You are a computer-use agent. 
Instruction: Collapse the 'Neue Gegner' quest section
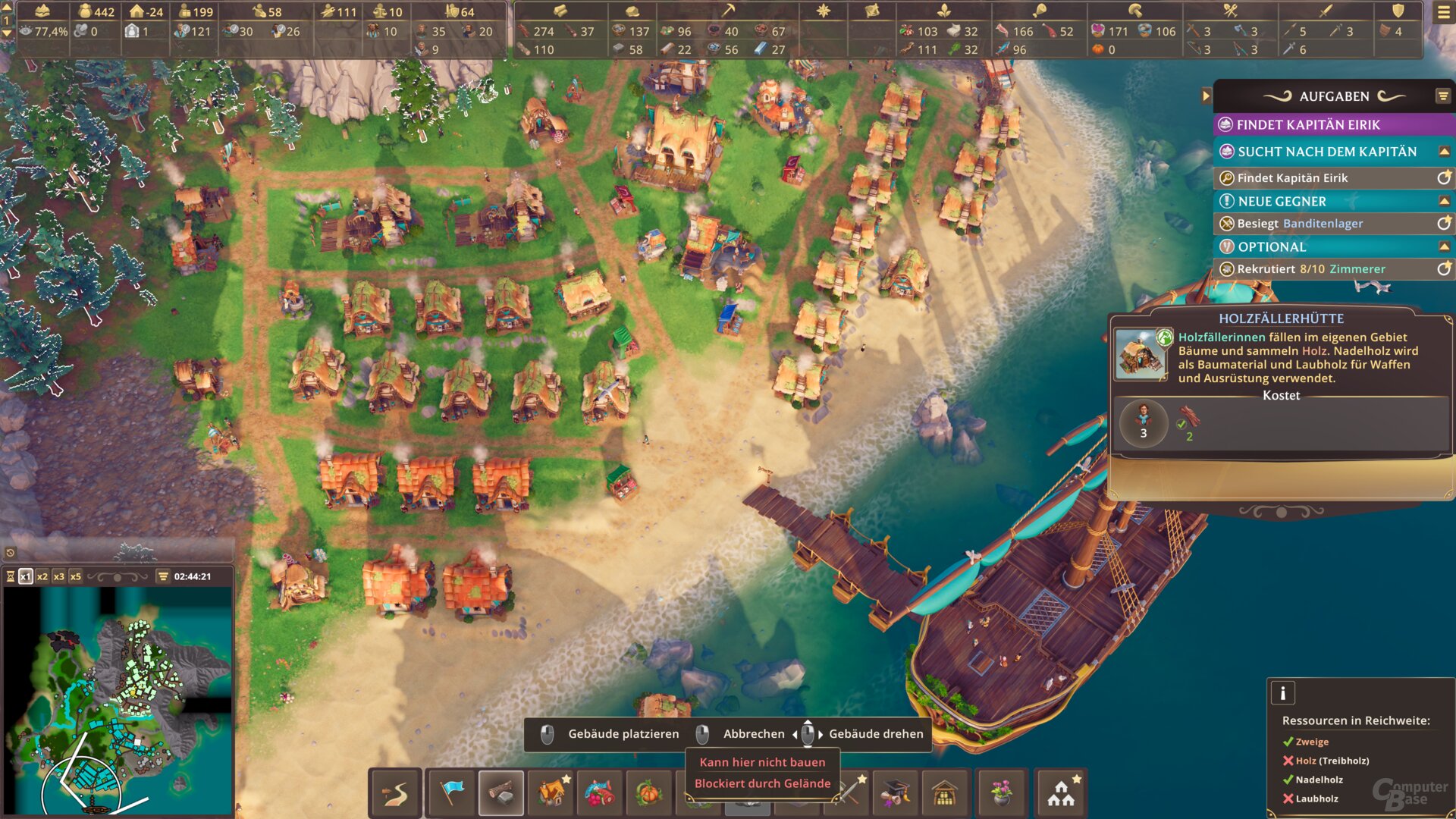pos(1444,202)
